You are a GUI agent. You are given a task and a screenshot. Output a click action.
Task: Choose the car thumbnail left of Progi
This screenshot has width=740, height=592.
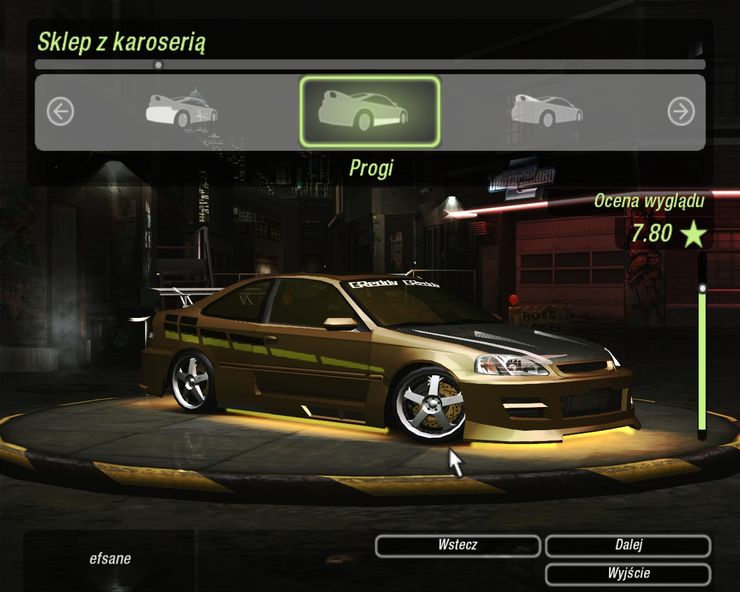click(182, 109)
